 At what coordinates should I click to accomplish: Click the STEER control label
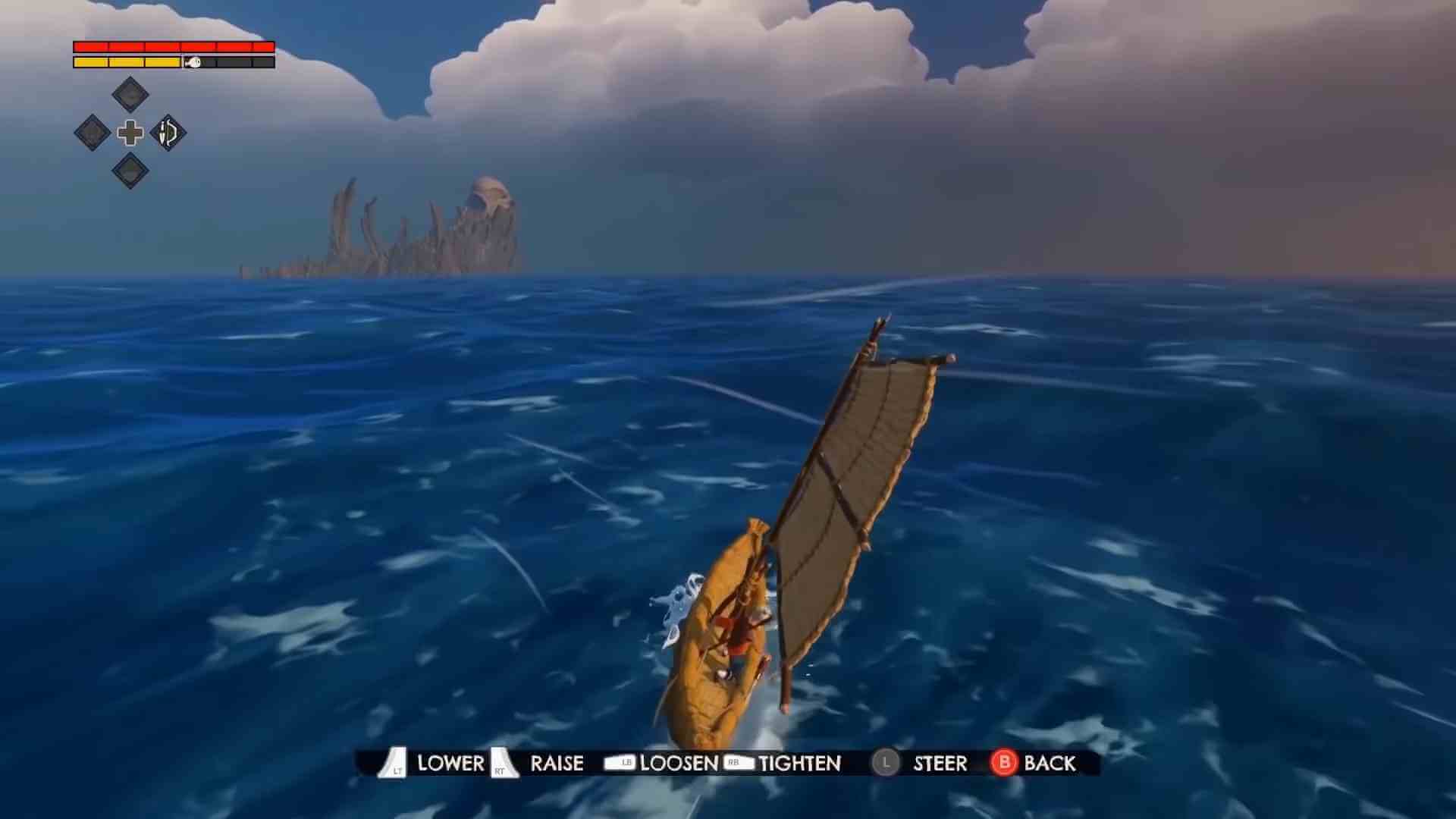[x=939, y=764]
